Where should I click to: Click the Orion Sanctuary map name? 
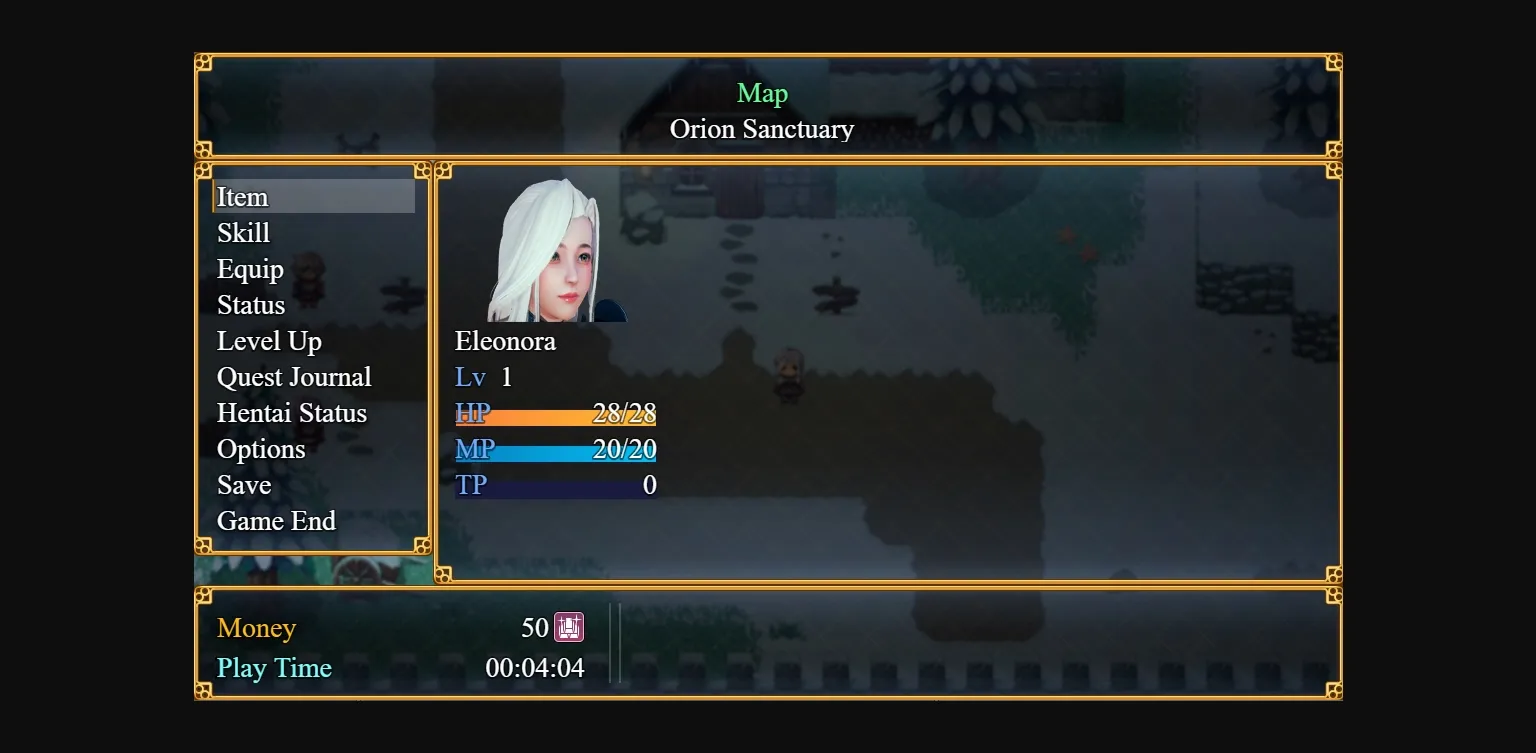(x=762, y=128)
